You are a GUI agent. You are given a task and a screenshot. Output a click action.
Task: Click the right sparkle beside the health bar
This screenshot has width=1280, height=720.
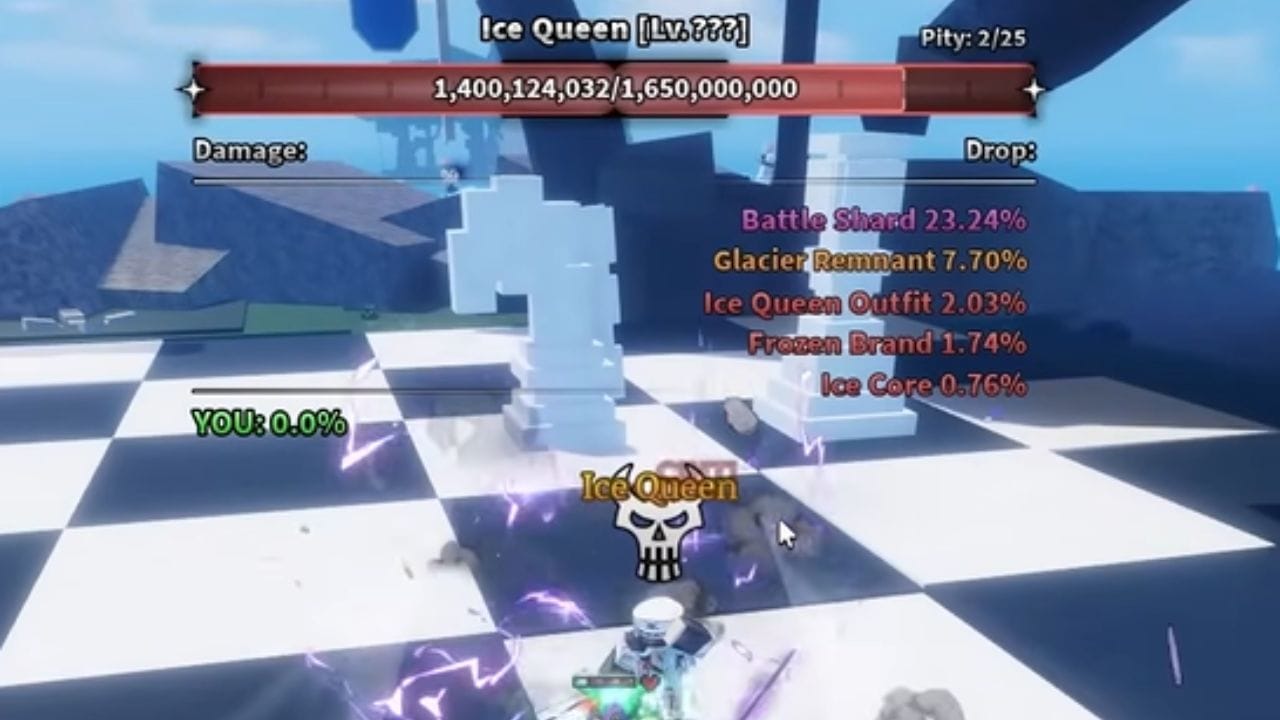click(x=1033, y=88)
